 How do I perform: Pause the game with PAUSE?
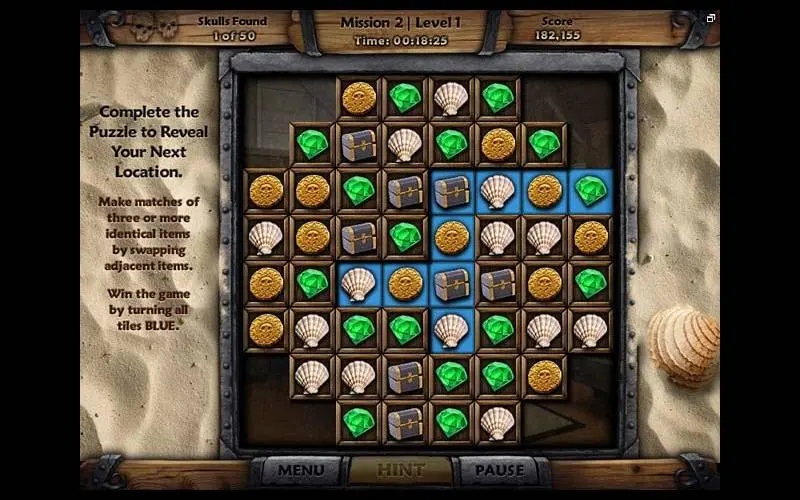click(499, 470)
